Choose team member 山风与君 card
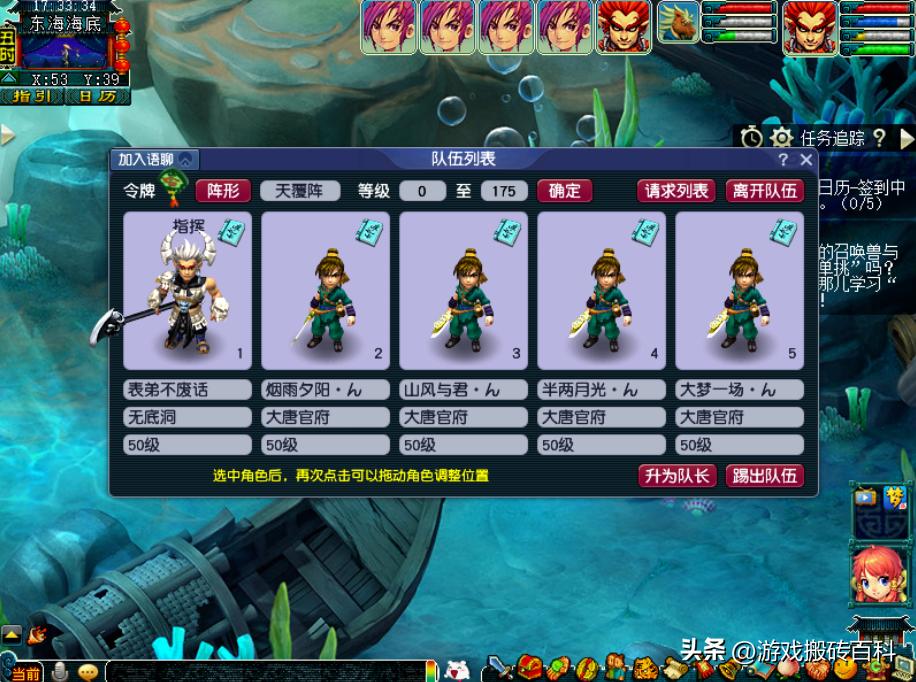 tap(463, 290)
